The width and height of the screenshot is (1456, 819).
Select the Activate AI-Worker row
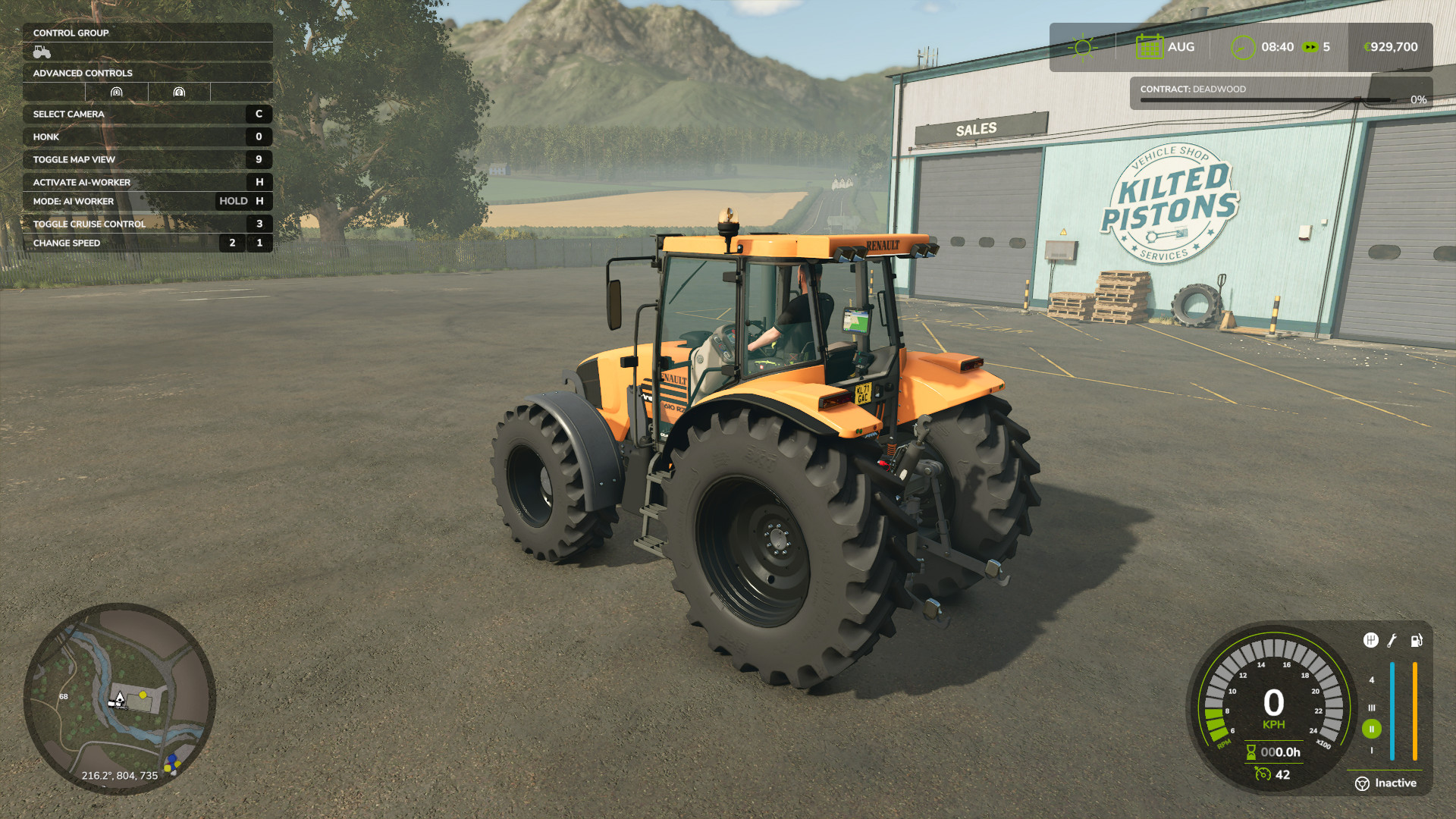point(147,182)
